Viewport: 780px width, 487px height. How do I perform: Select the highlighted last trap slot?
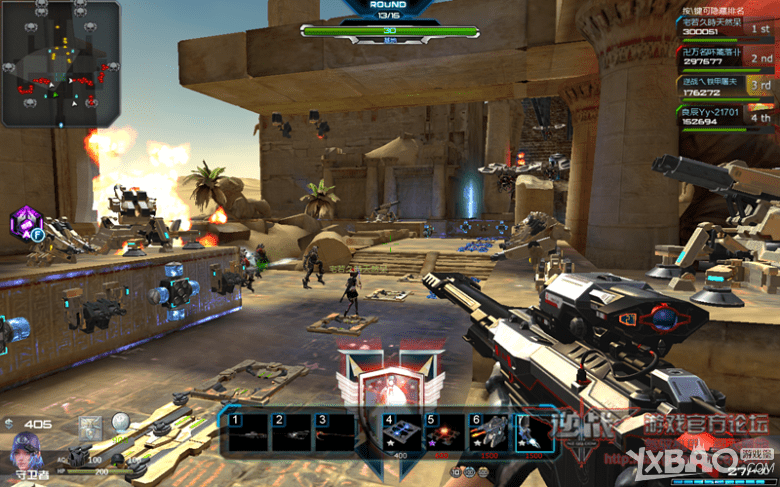[534, 433]
